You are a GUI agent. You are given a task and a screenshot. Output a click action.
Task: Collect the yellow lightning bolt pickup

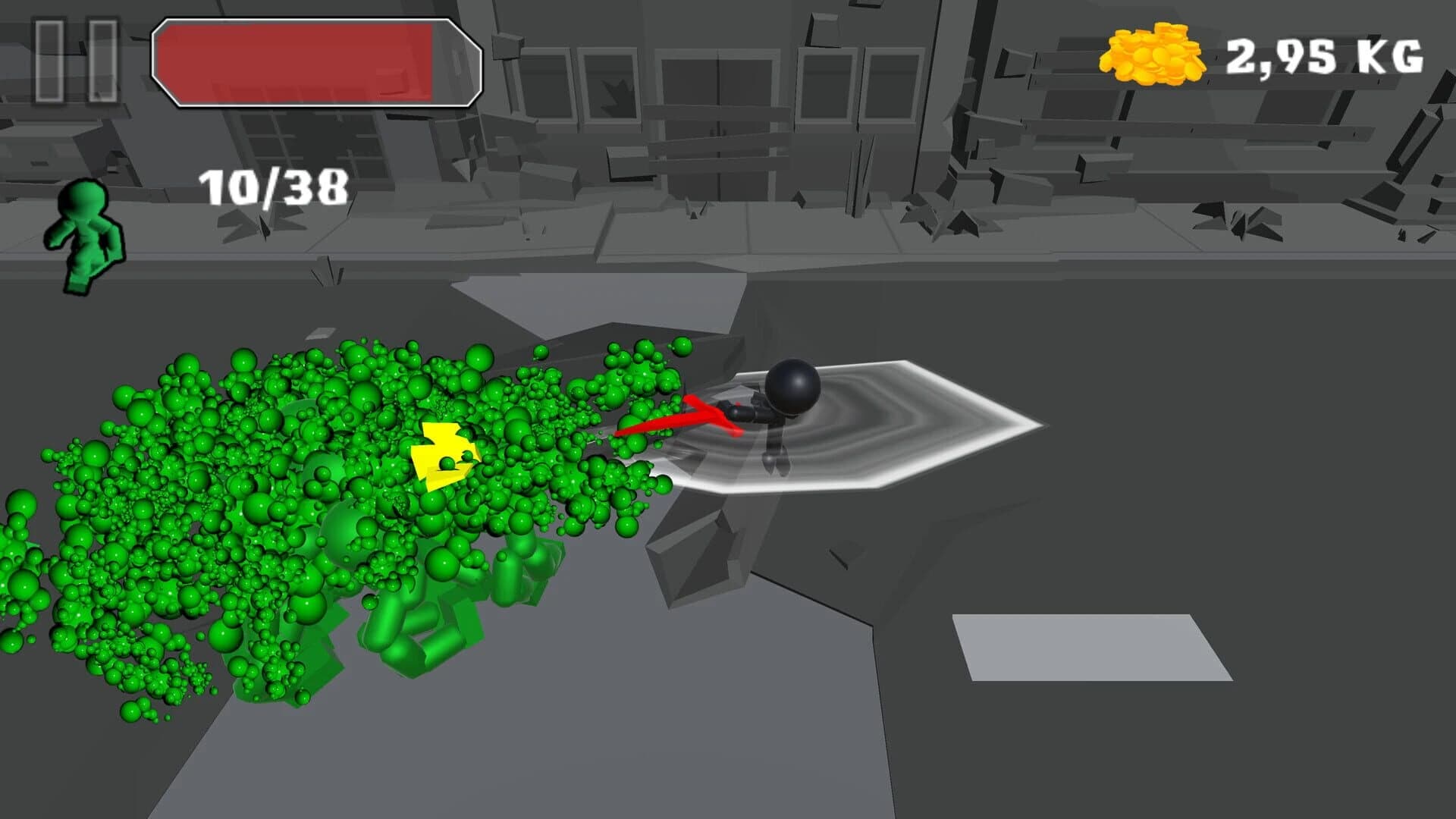pyautogui.click(x=444, y=455)
